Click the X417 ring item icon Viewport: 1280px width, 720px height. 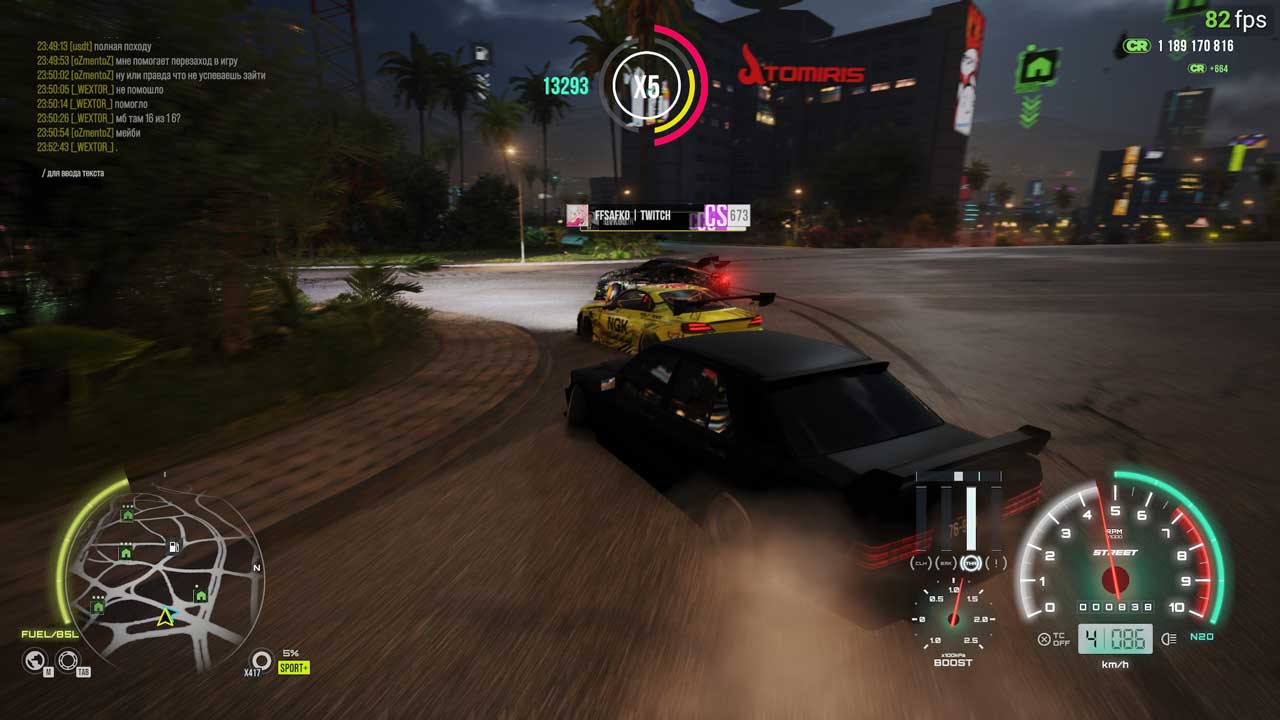pos(261,659)
